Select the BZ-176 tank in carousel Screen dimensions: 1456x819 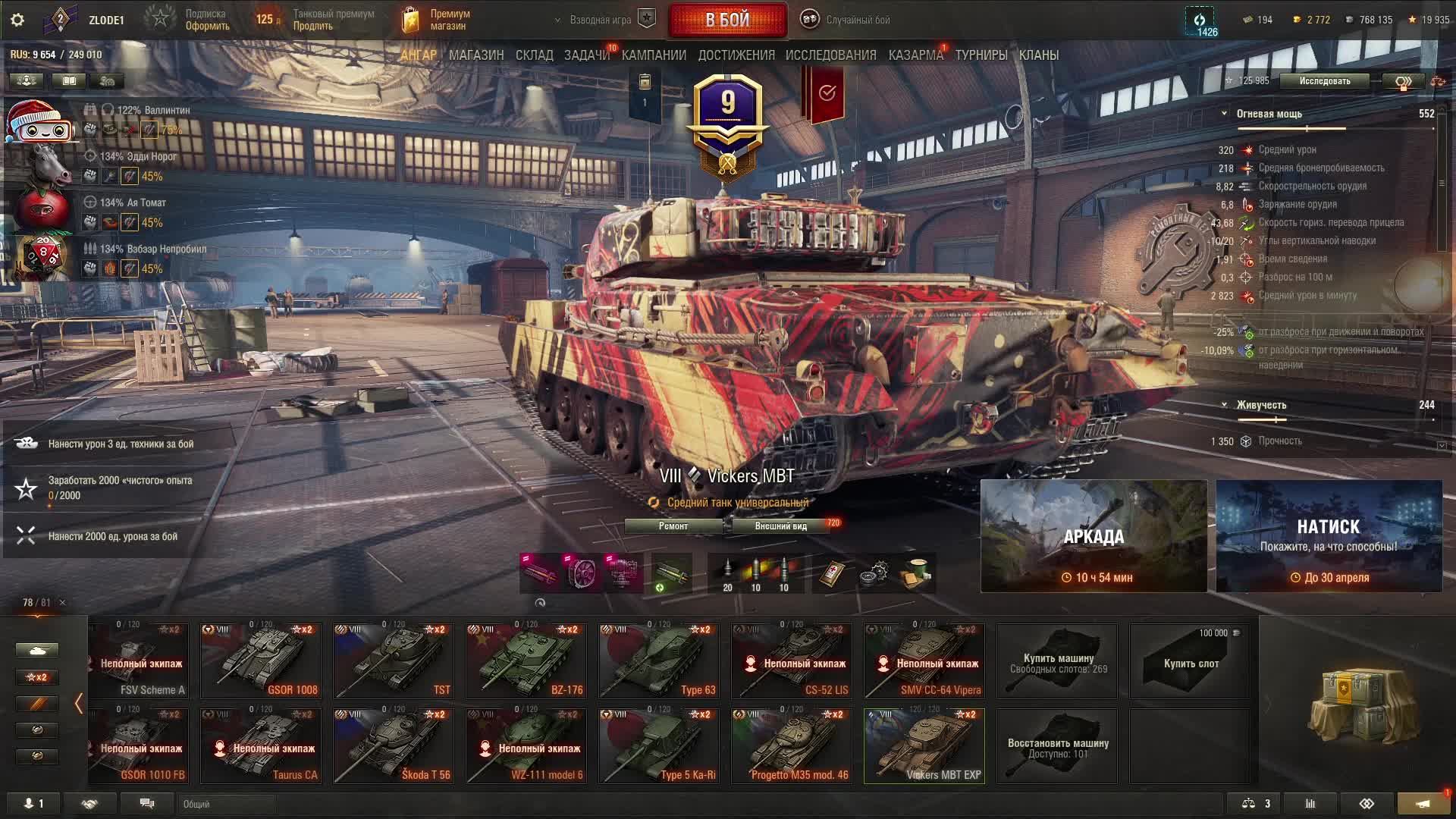526,661
